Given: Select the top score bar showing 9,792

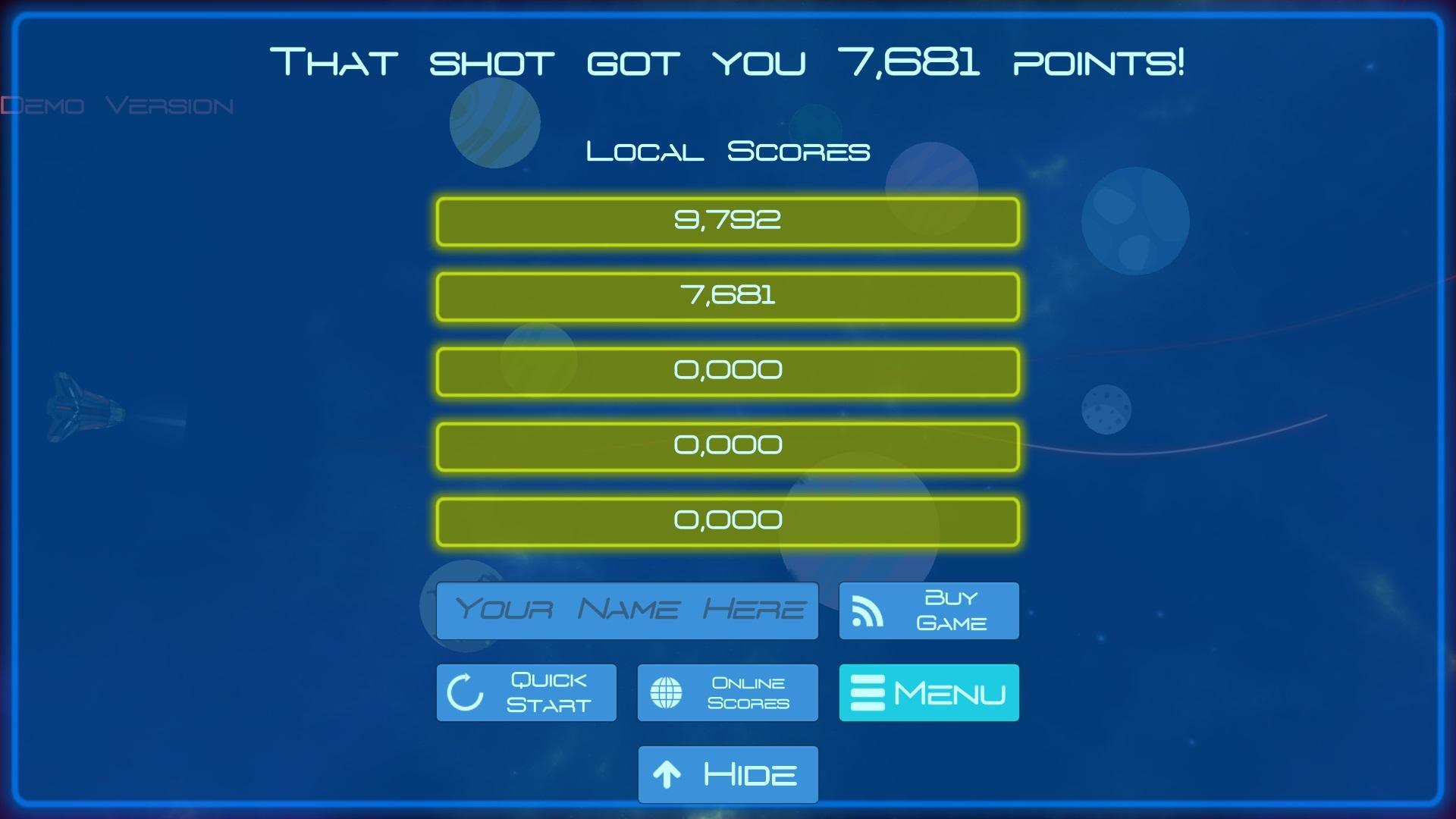Looking at the screenshot, I should [x=728, y=222].
